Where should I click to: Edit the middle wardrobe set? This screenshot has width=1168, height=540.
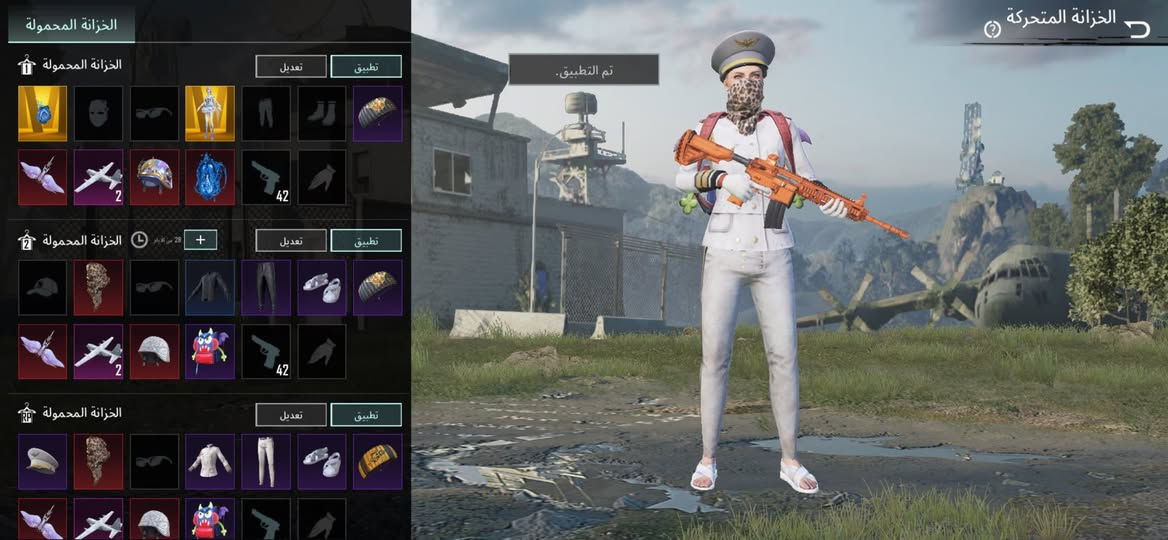coord(291,240)
